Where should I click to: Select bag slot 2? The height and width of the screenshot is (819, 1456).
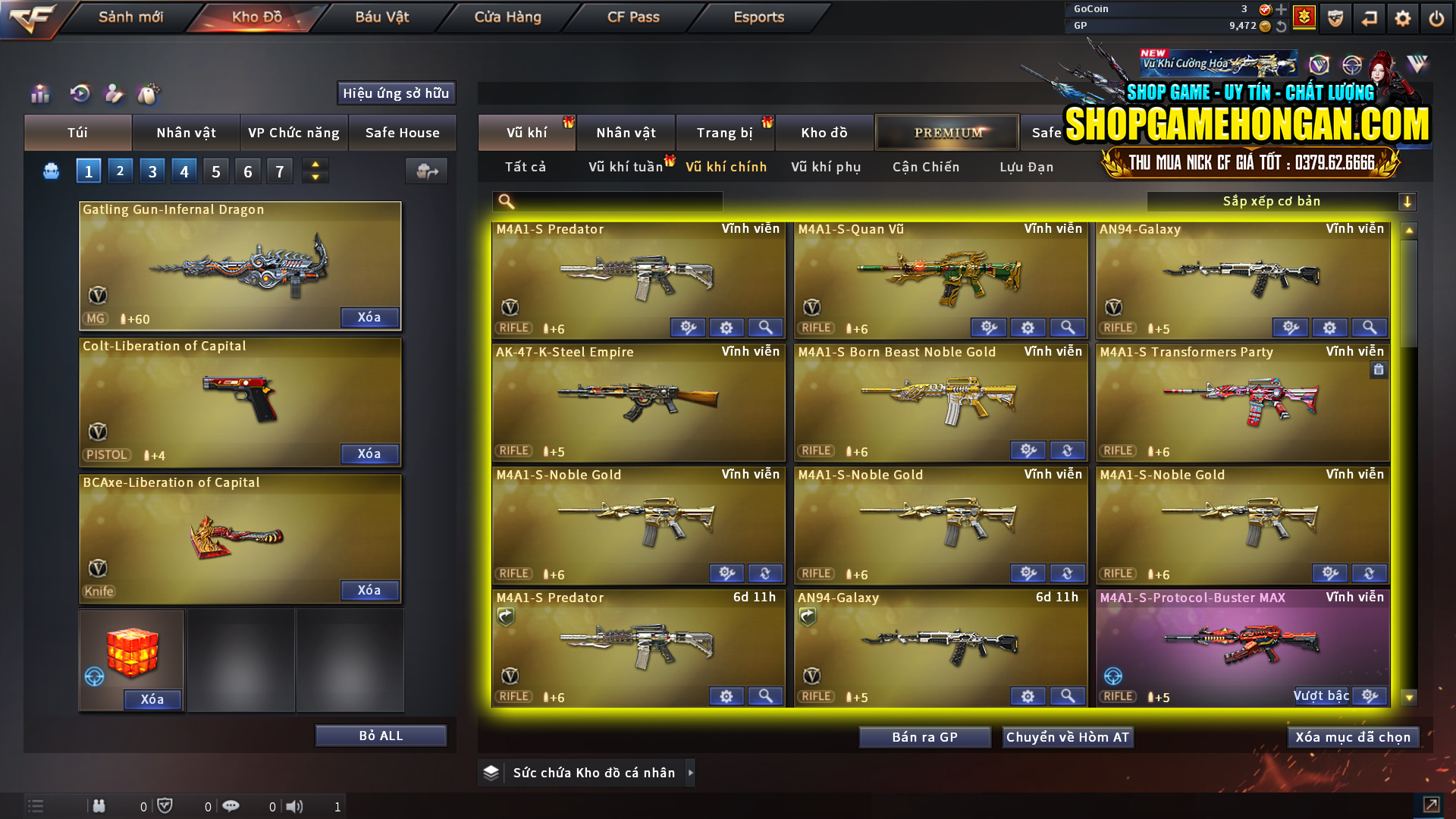coord(120,171)
